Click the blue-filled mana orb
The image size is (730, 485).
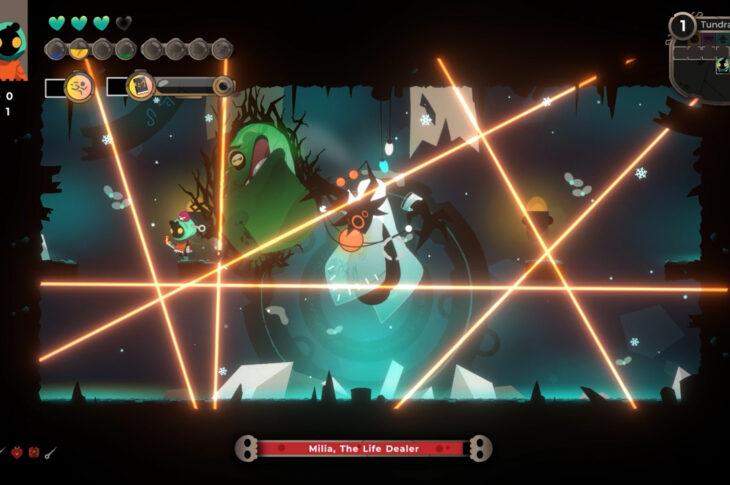pyautogui.click(x=57, y=48)
